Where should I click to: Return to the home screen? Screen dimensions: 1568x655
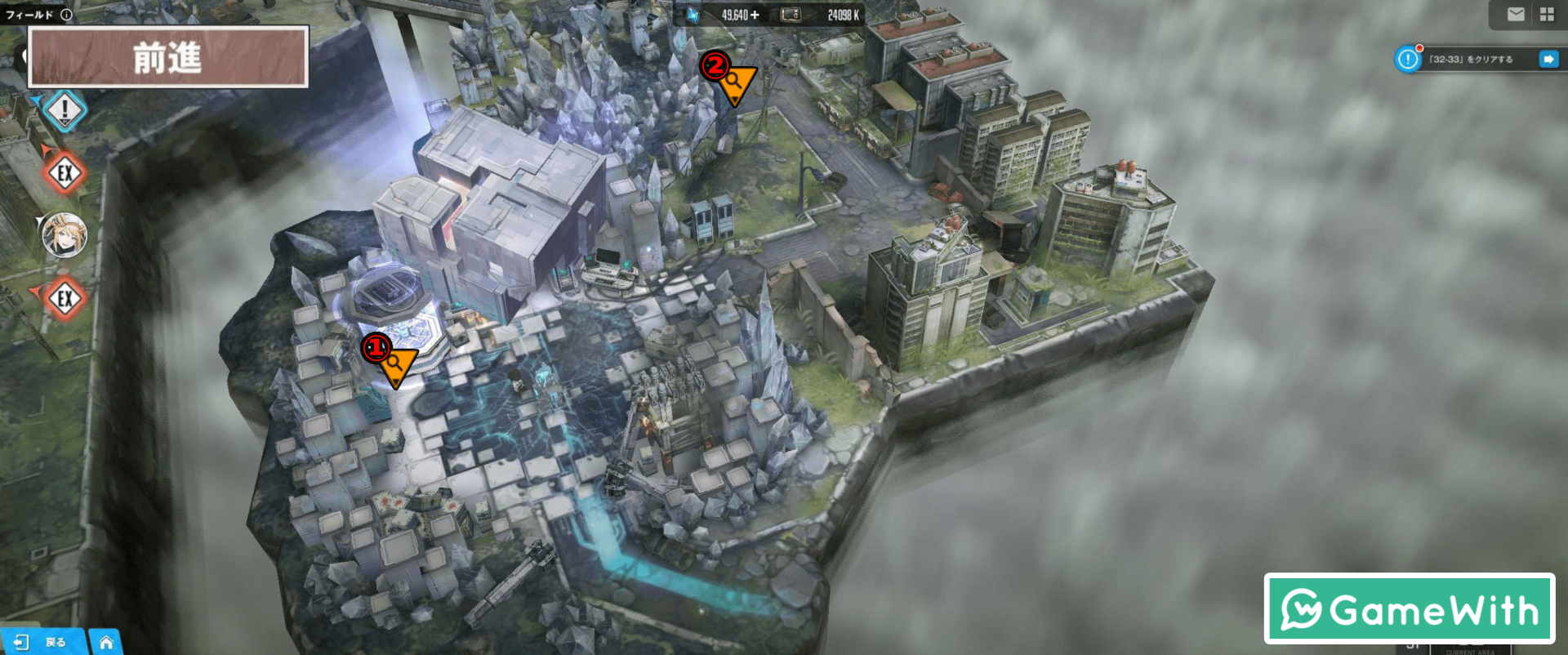tap(106, 642)
